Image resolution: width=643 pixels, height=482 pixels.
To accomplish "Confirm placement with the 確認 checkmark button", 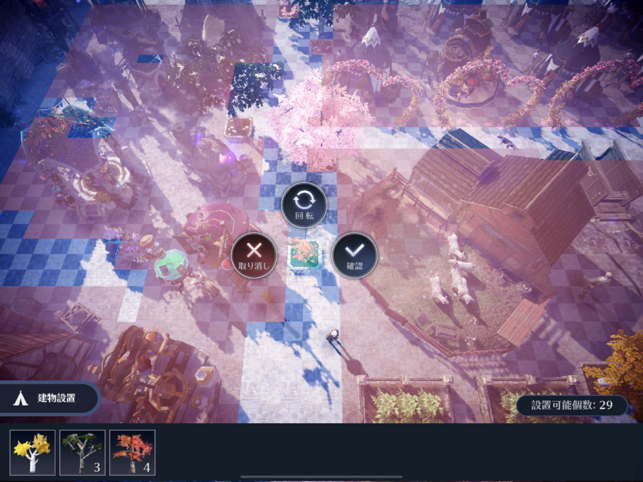I will click(x=355, y=255).
